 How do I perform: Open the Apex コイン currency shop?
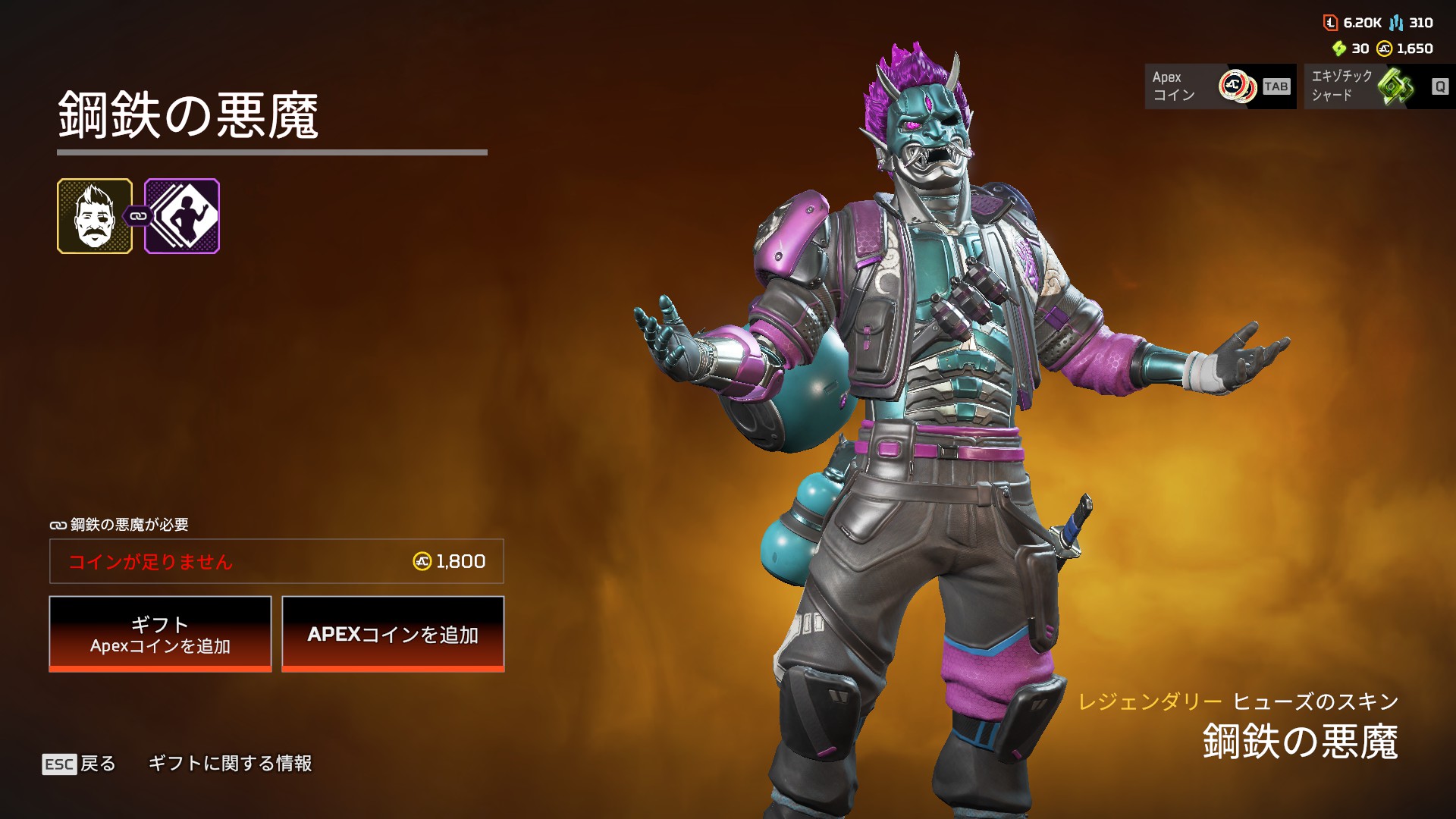point(1219,86)
